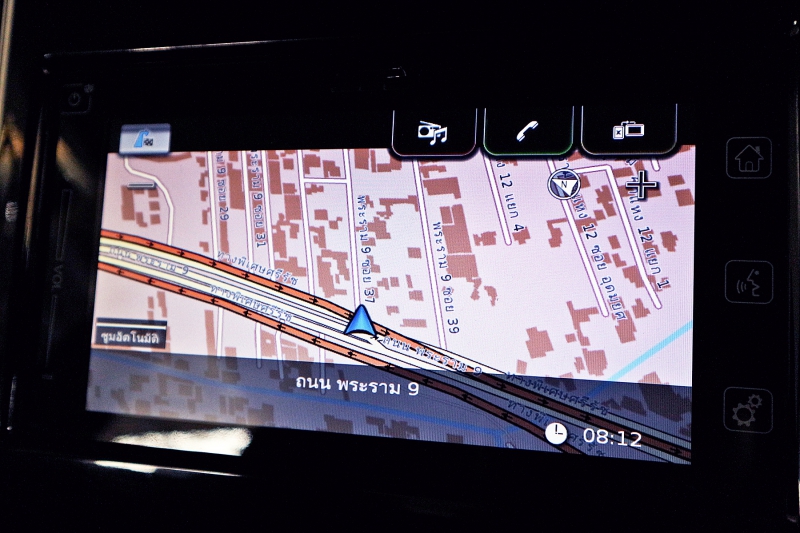800x533 pixels.
Task: Activate the voice command button
Action: coord(748,281)
